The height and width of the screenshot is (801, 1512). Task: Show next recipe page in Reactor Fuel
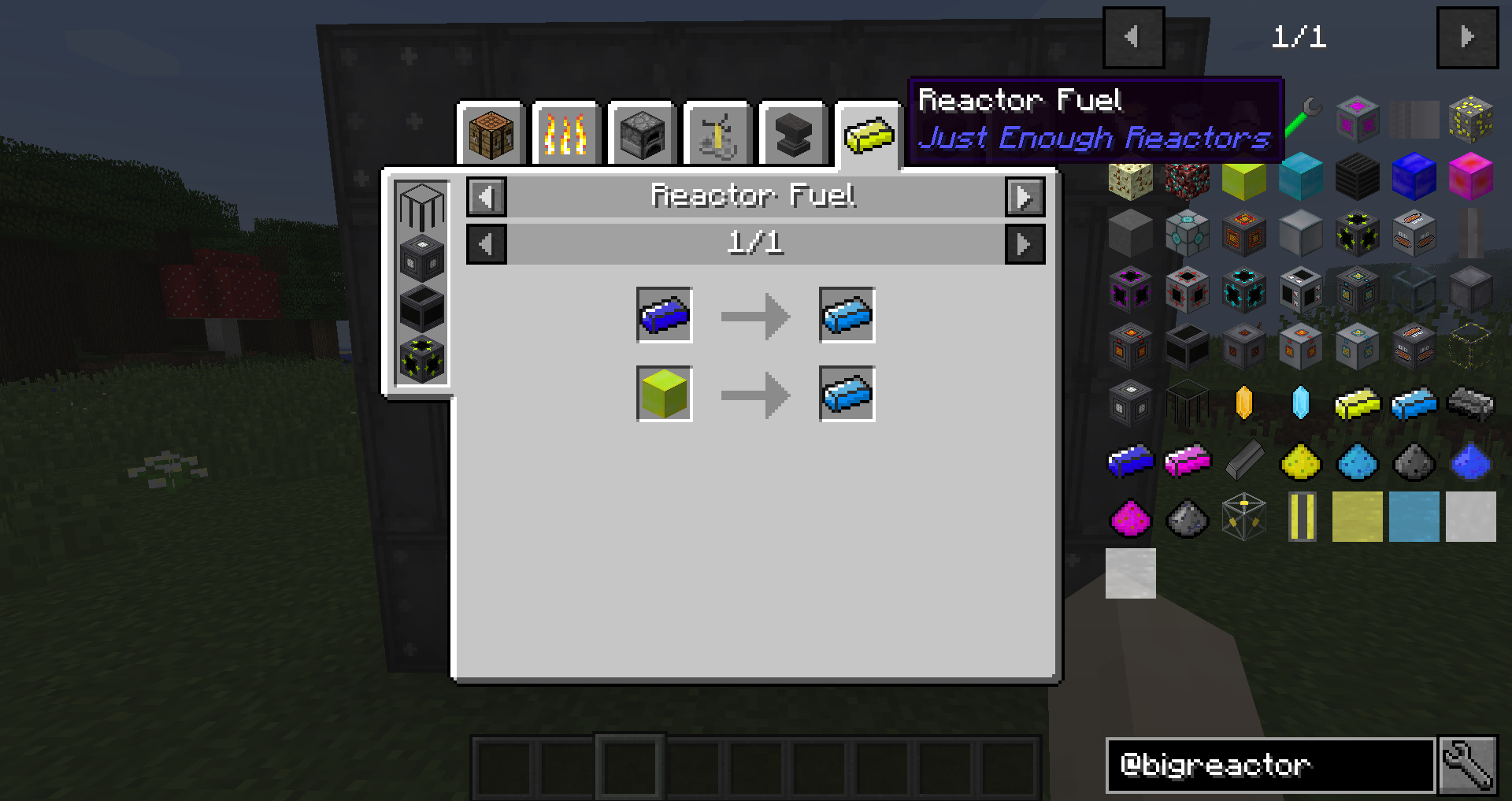pyautogui.click(x=1025, y=244)
